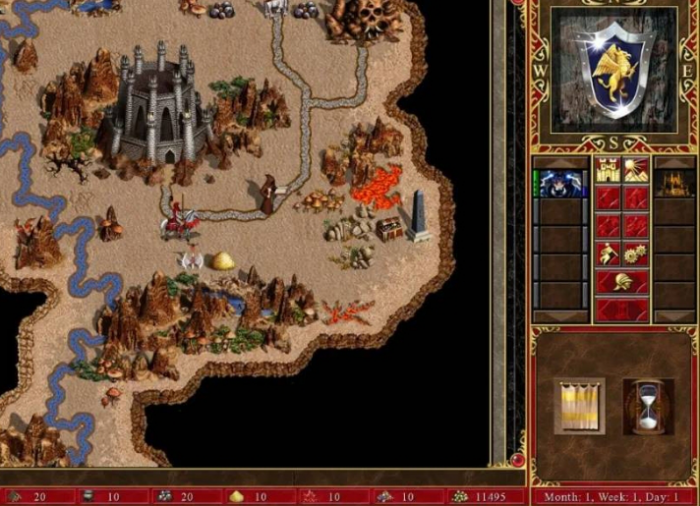
Task: Click the down arrow below the hero list
Action: click(562, 315)
